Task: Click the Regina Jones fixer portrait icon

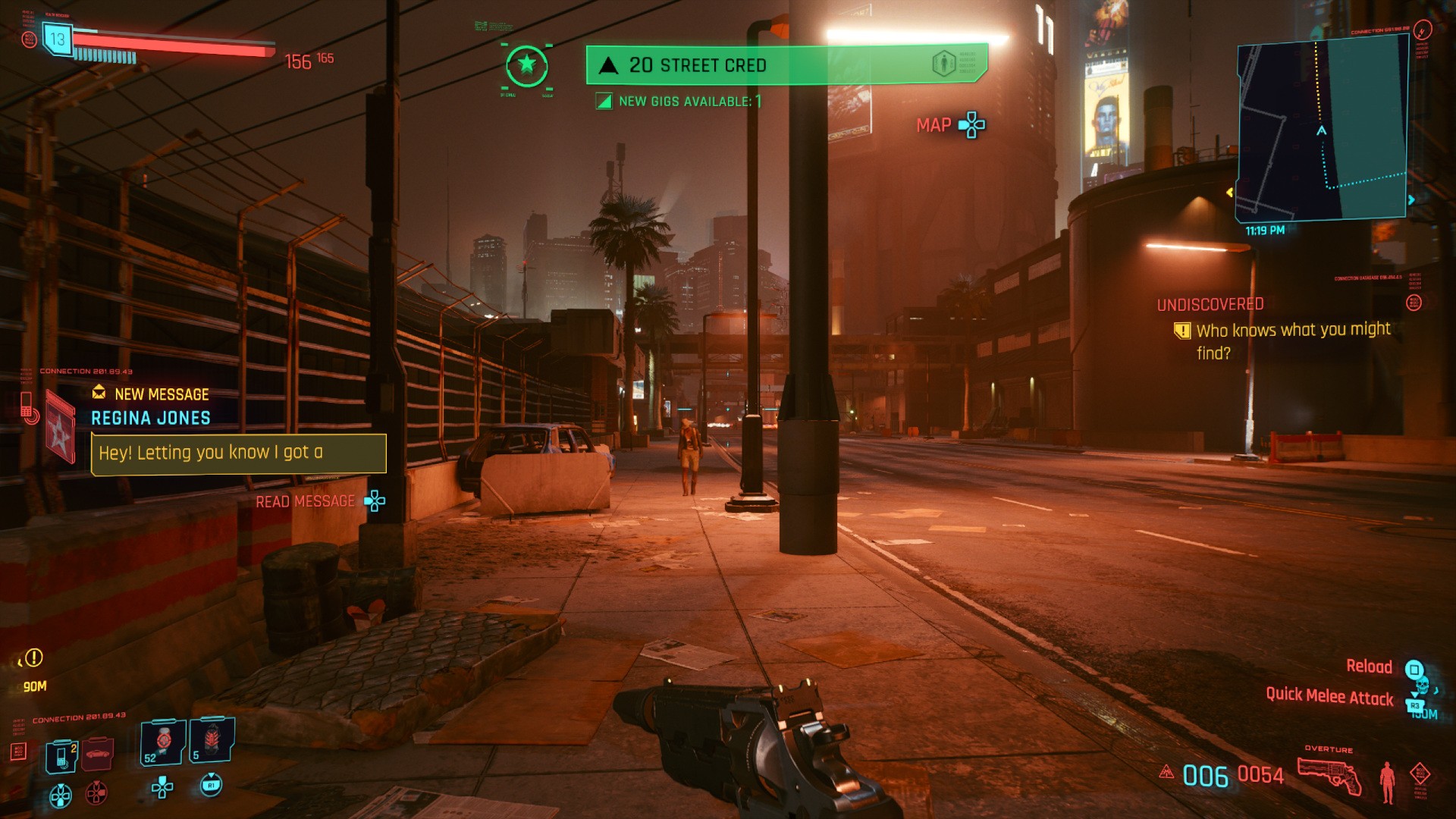Action: click(60, 426)
